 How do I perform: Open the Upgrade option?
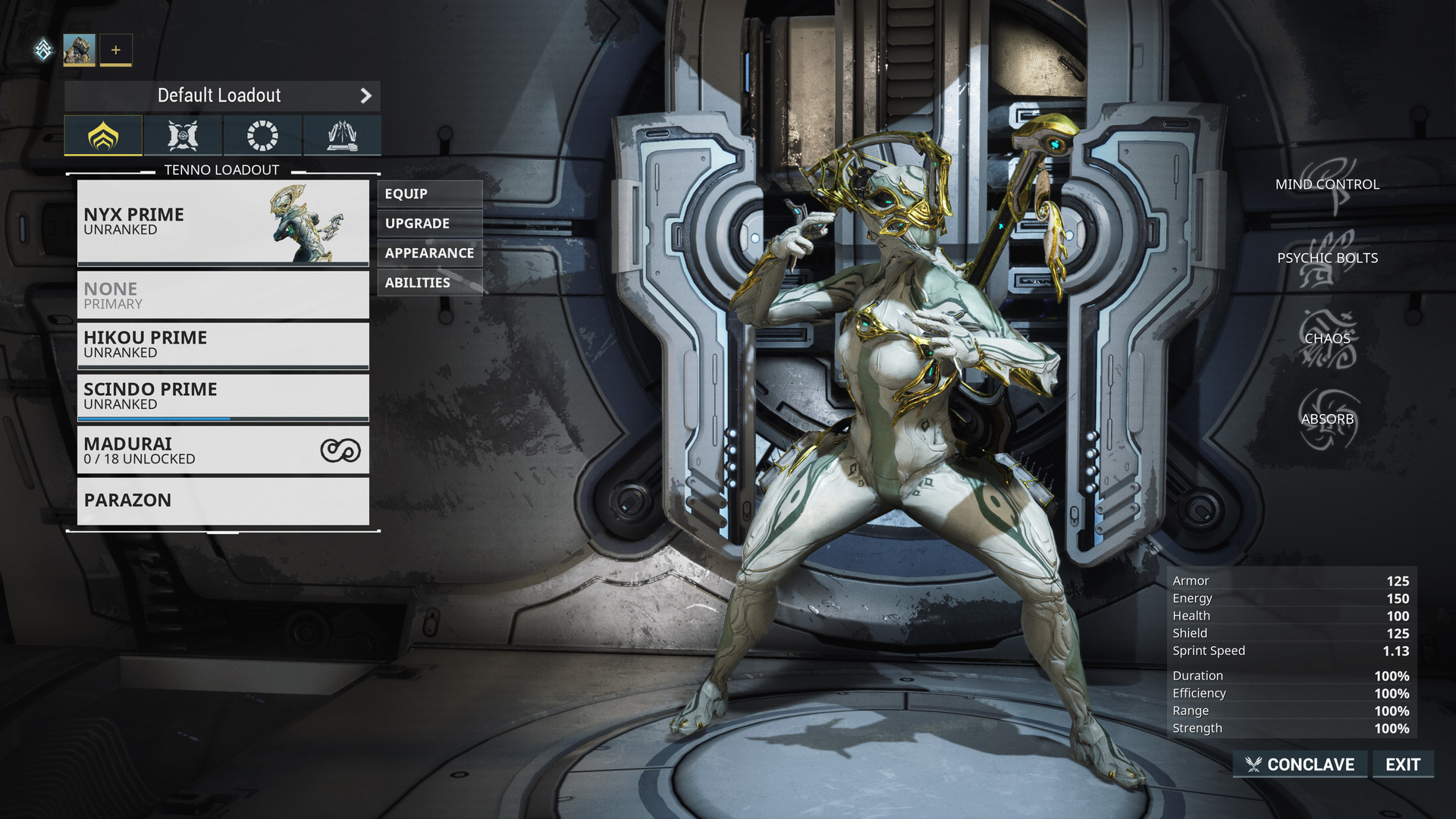pos(429,224)
